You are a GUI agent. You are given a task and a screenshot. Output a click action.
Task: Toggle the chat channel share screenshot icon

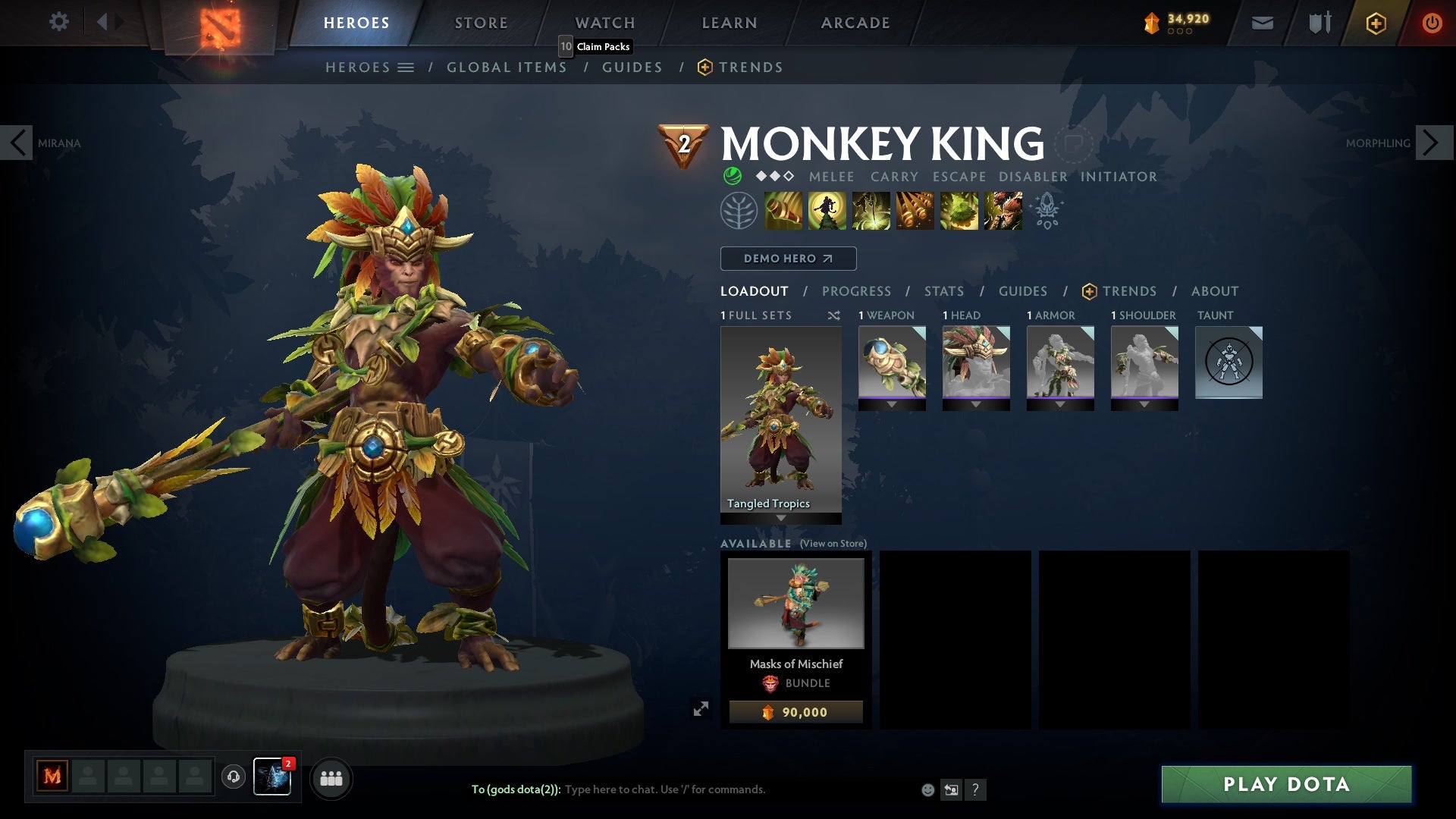tap(950, 789)
